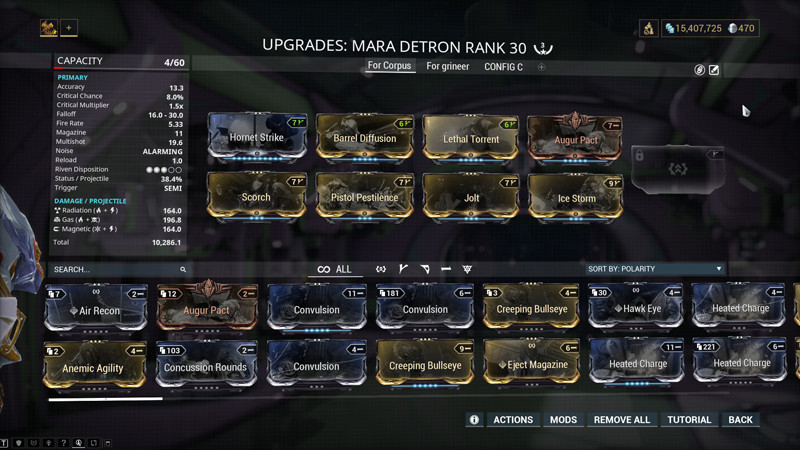This screenshot has width=800, height=450.
Task: Pick the Anemic Agility mod card
Action: tap(97, 365)
